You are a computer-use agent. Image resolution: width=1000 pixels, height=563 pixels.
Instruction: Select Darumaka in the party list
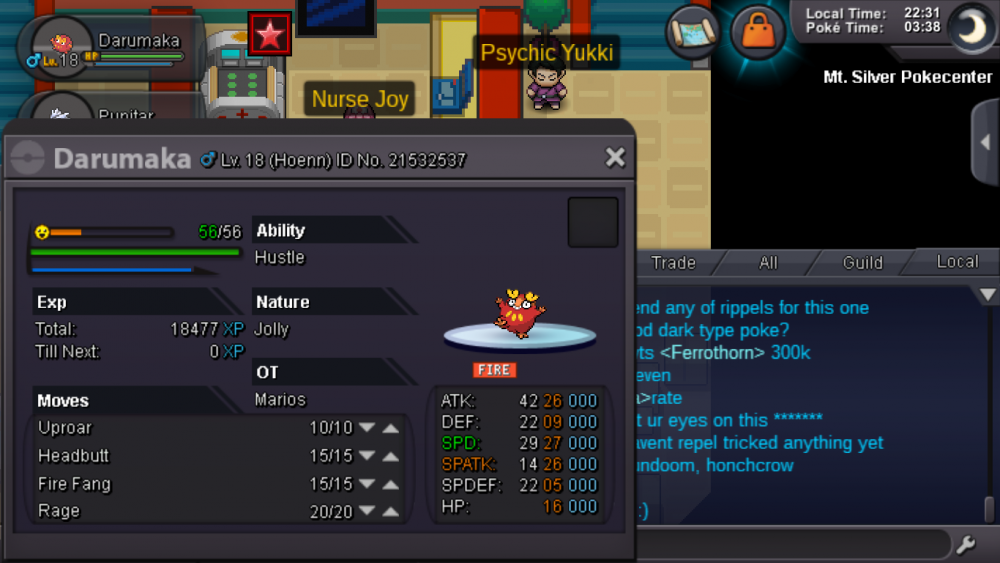click(x=110, y=48)
